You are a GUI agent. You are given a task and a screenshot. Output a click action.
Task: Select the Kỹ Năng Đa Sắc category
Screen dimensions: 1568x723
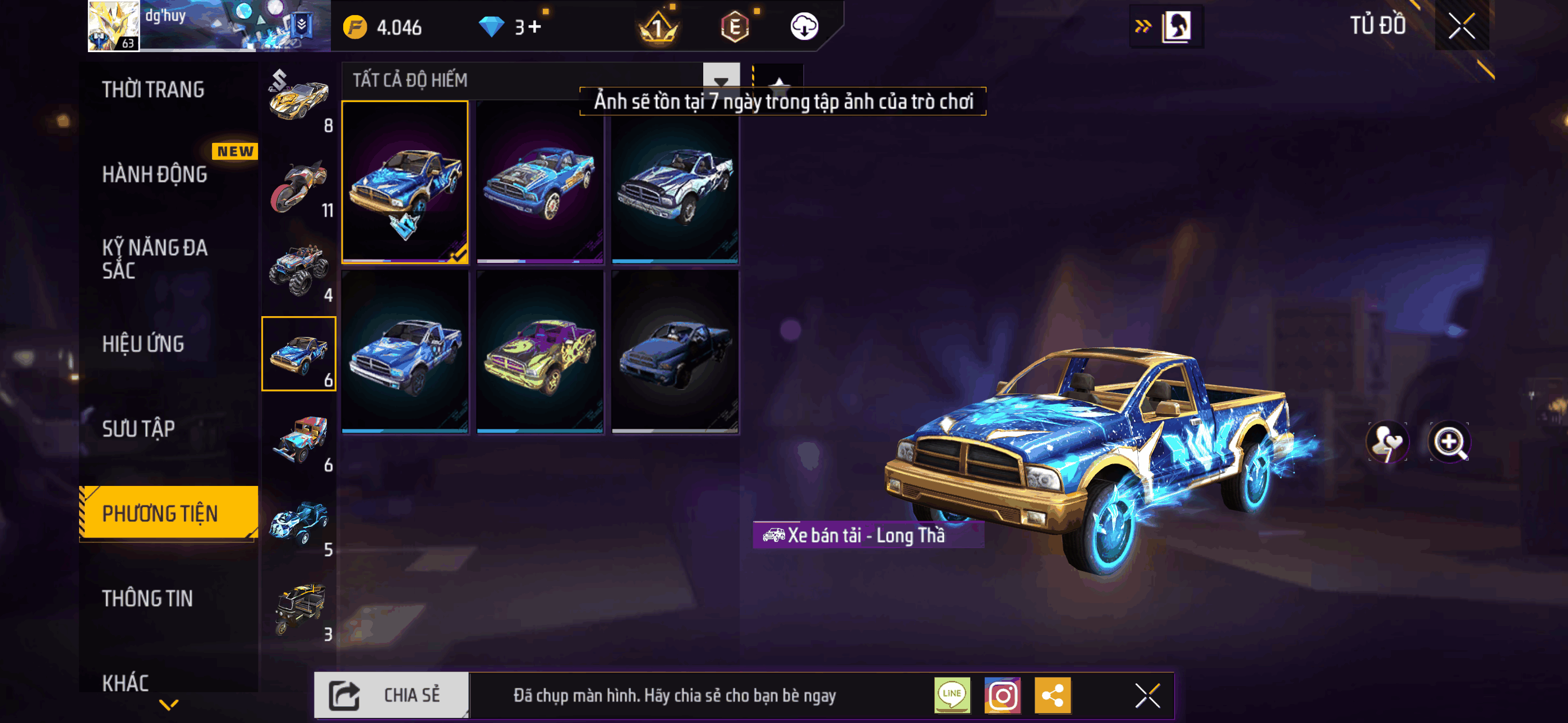(x=155, y=258)
